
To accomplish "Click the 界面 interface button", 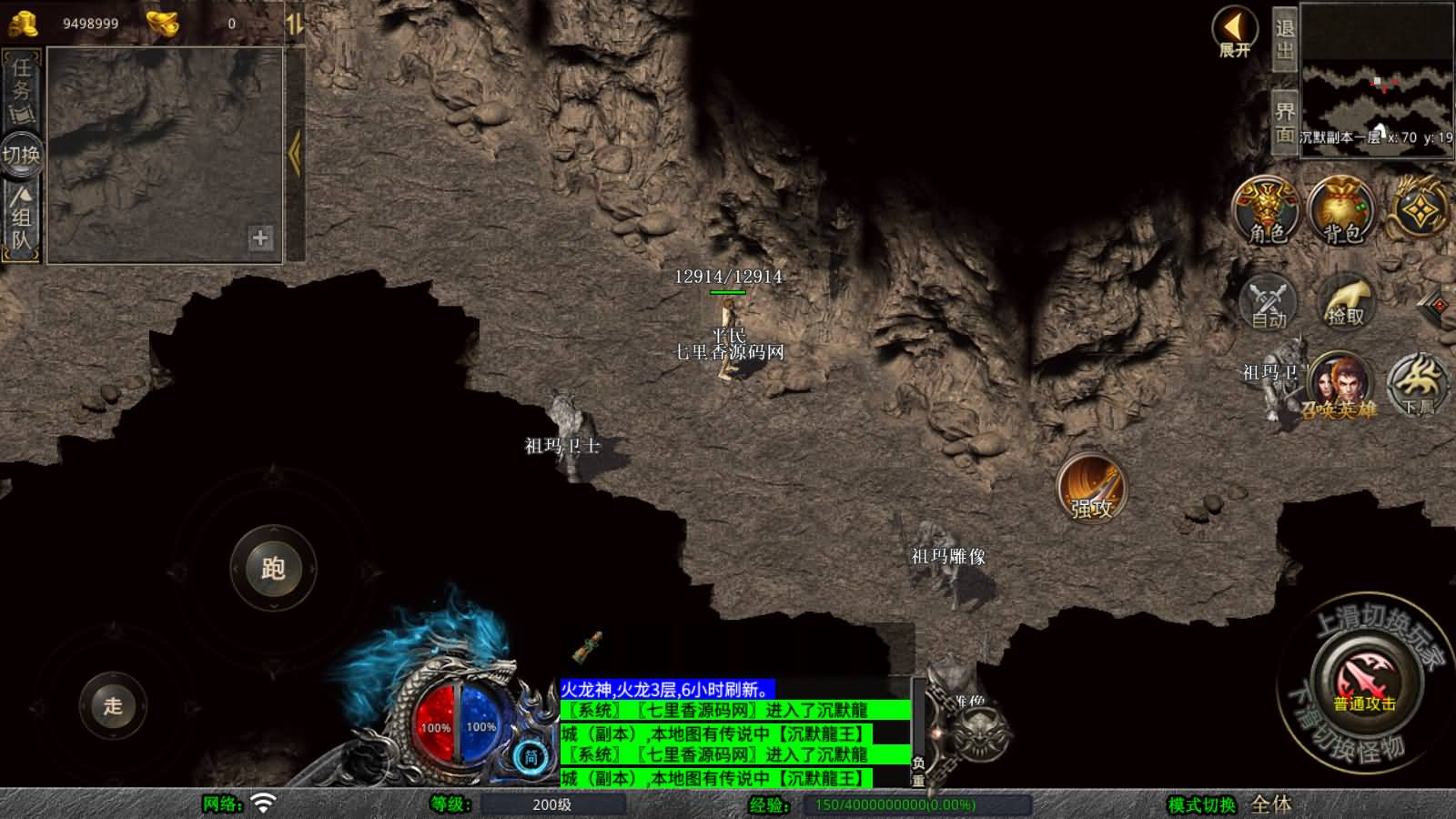I will 1284,123.
